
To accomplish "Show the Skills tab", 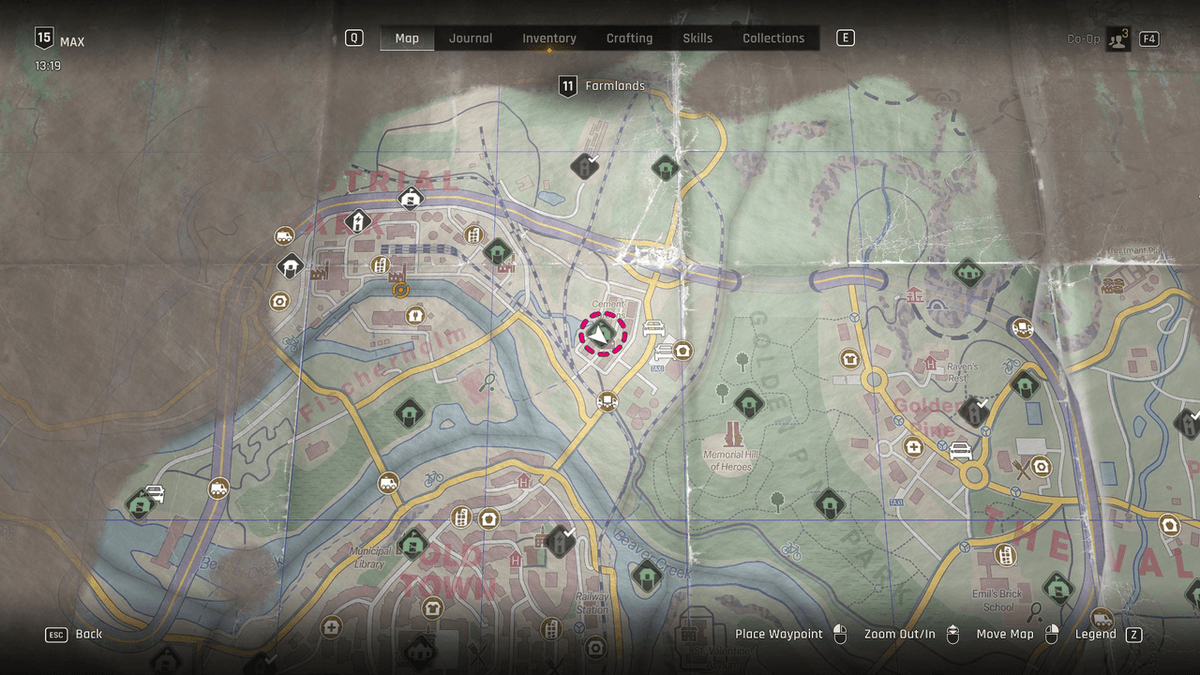I will click(697, 38).
